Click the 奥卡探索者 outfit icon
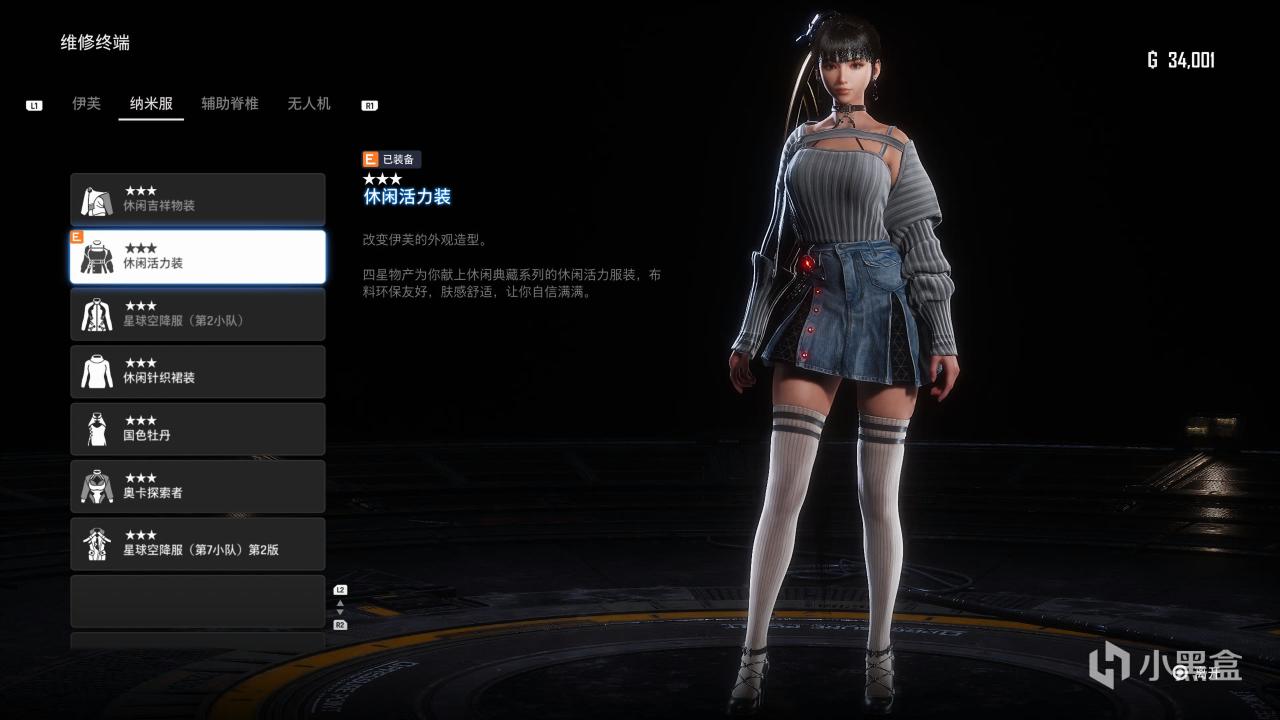This screenshot has width=1280, height=720. [x=96, y=486]
